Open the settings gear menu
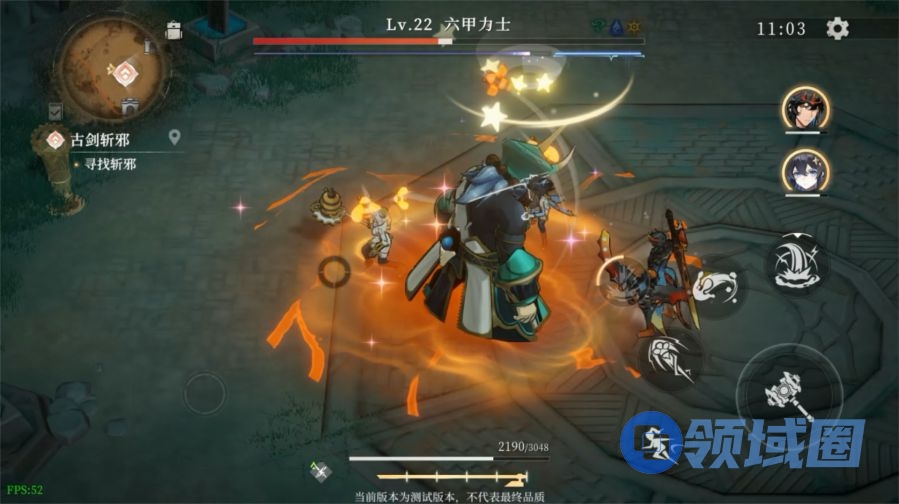 837,28
